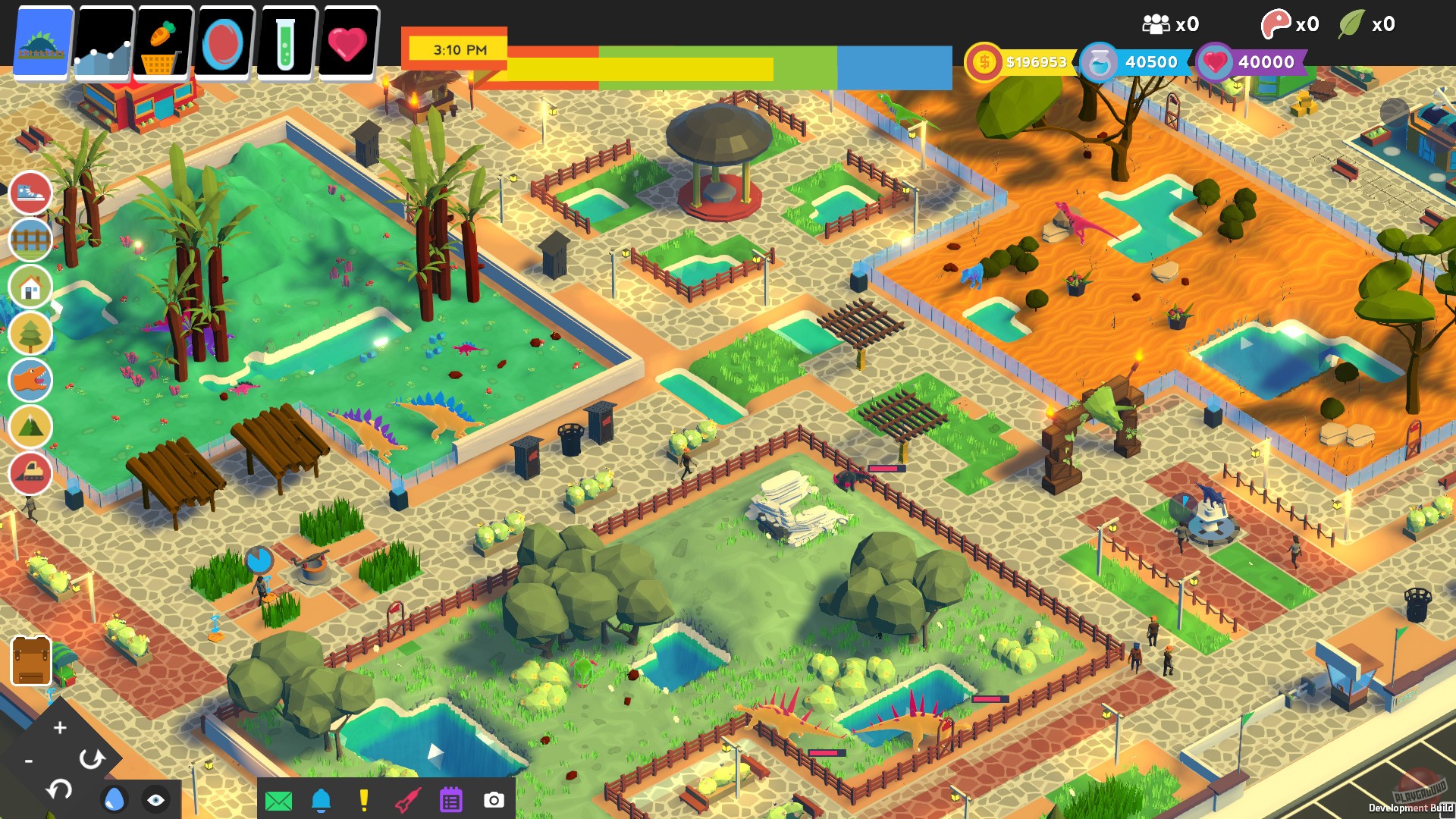Open the purple notepad task list

click(450, 798)
